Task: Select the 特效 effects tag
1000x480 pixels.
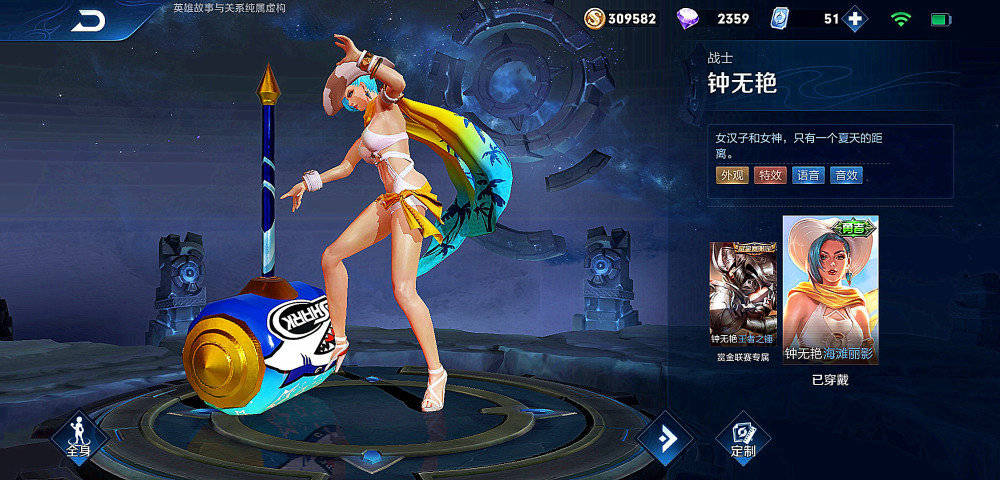Action: pos(770,175)
